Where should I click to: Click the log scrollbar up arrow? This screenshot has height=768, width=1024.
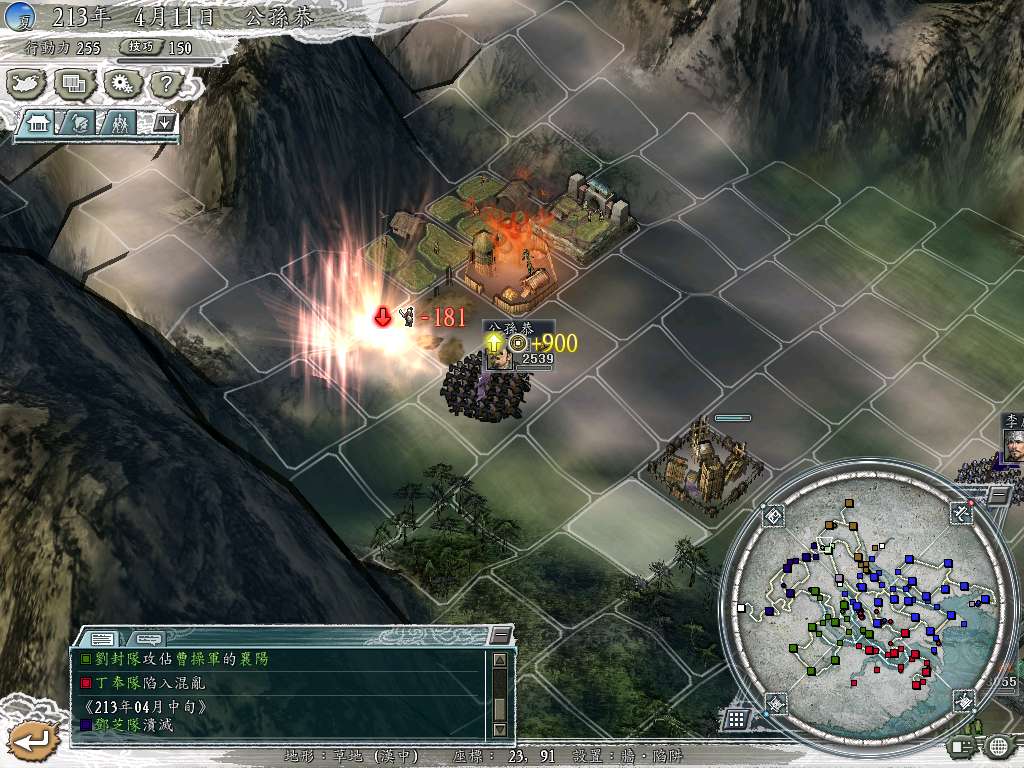pyautogui.click(x=500, y=660)
